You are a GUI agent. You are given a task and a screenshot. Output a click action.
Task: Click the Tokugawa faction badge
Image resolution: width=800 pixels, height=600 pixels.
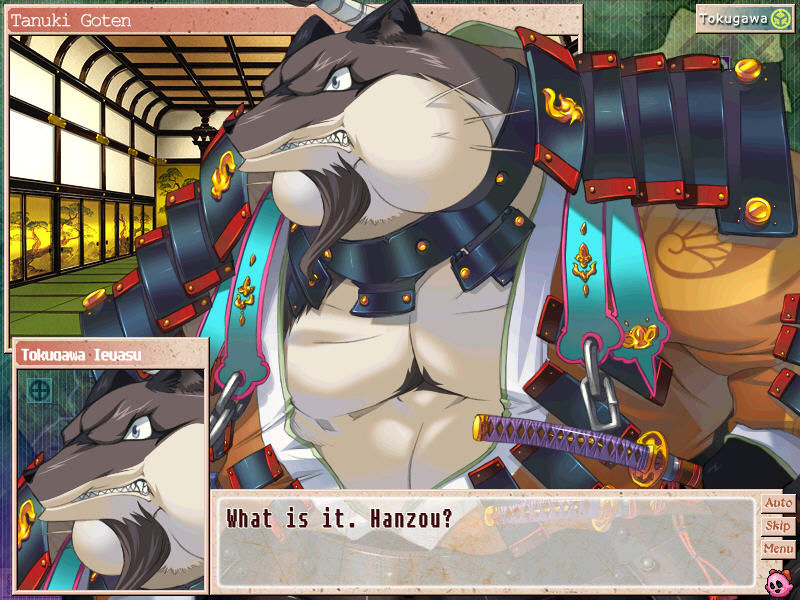(745, 19)
